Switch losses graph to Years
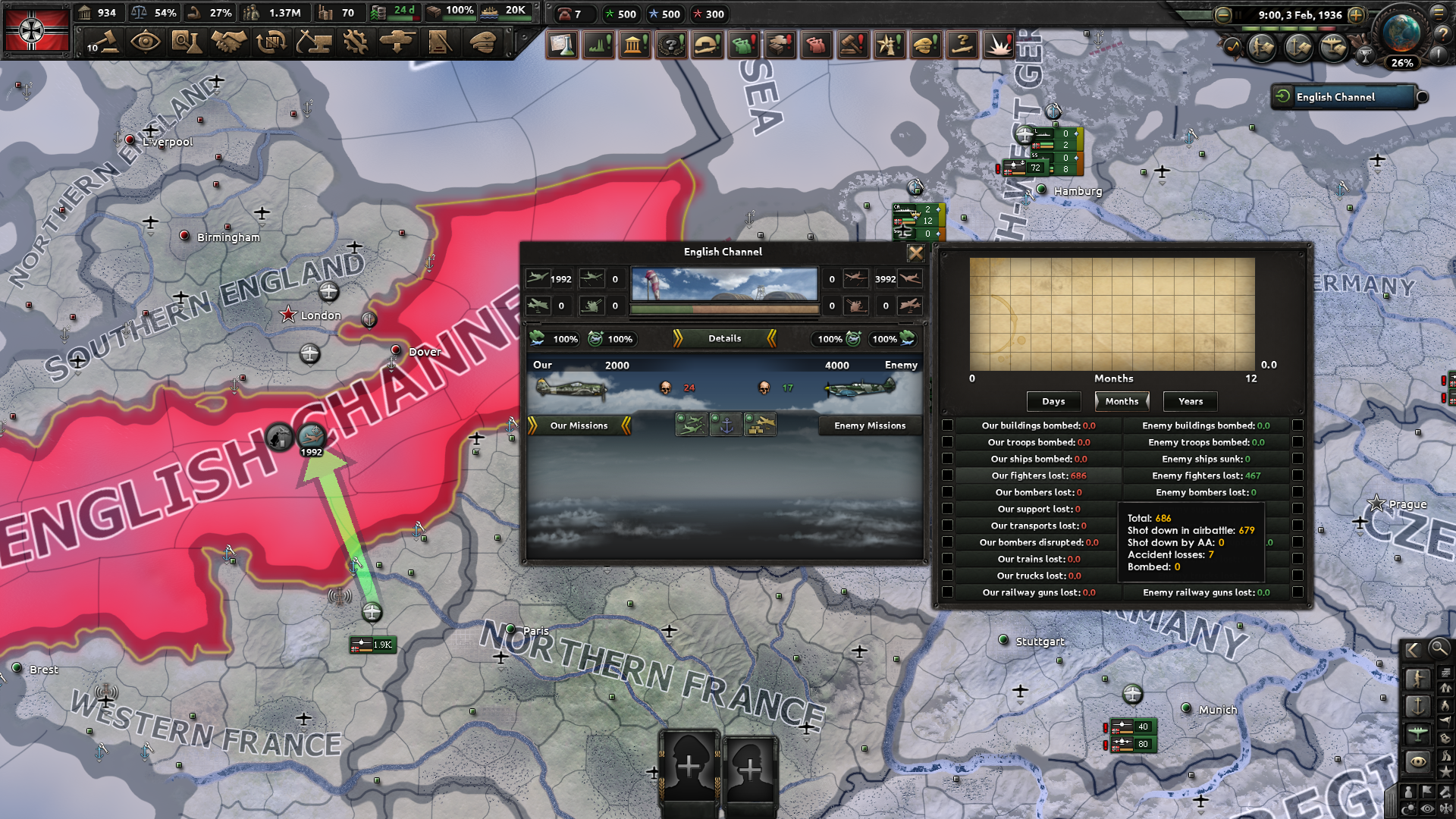Screen dimensions: 1456x819 click(x=1189, y=401)
